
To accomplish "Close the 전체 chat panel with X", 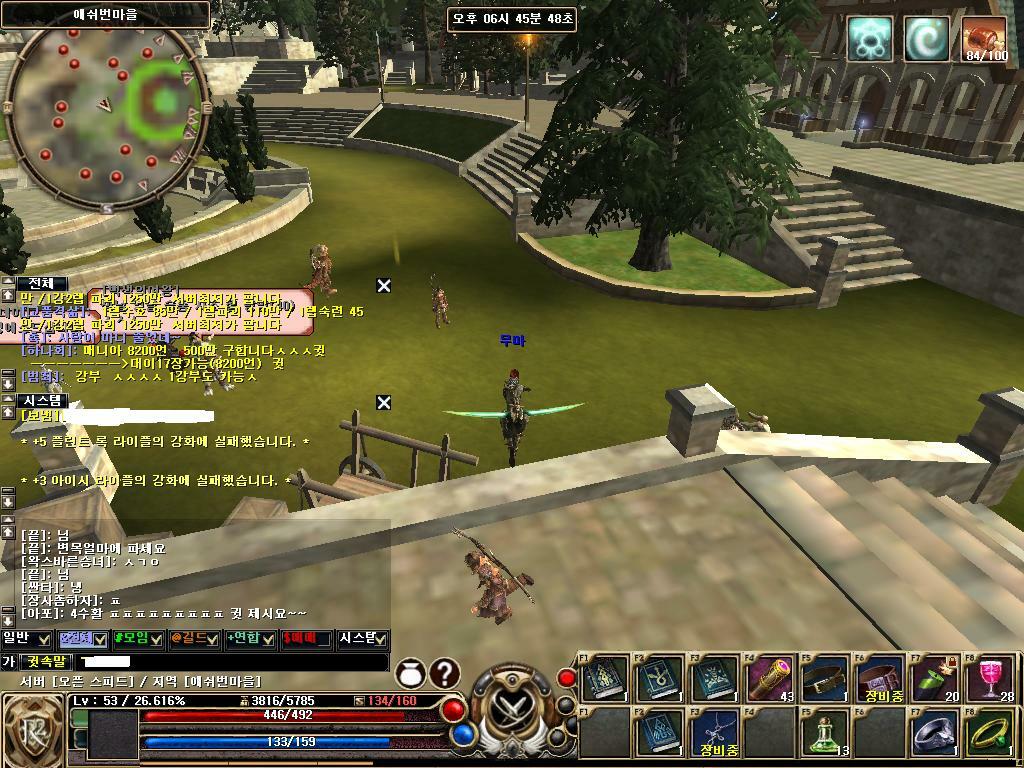I will 384,286.
